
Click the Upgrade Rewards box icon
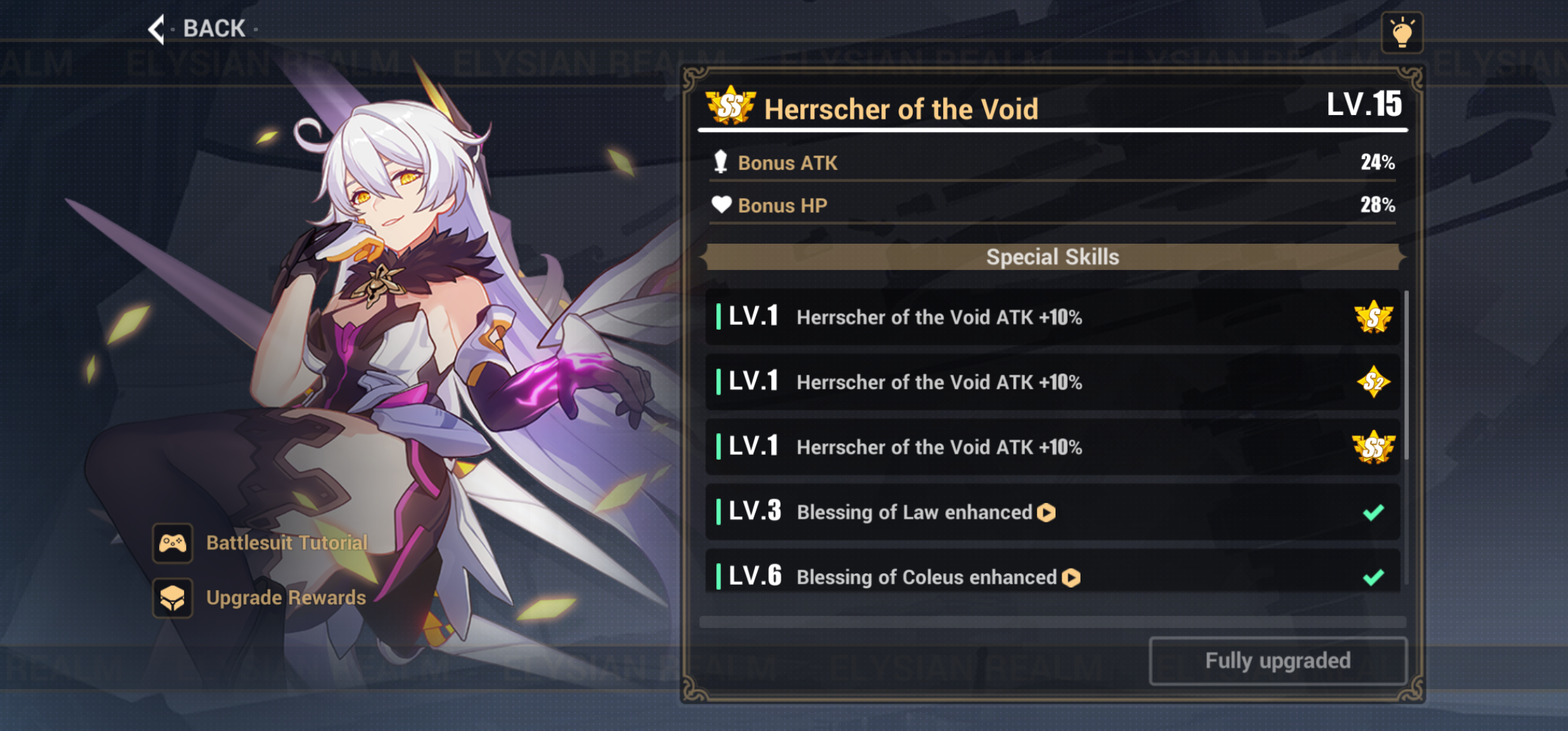click(173, 598)
